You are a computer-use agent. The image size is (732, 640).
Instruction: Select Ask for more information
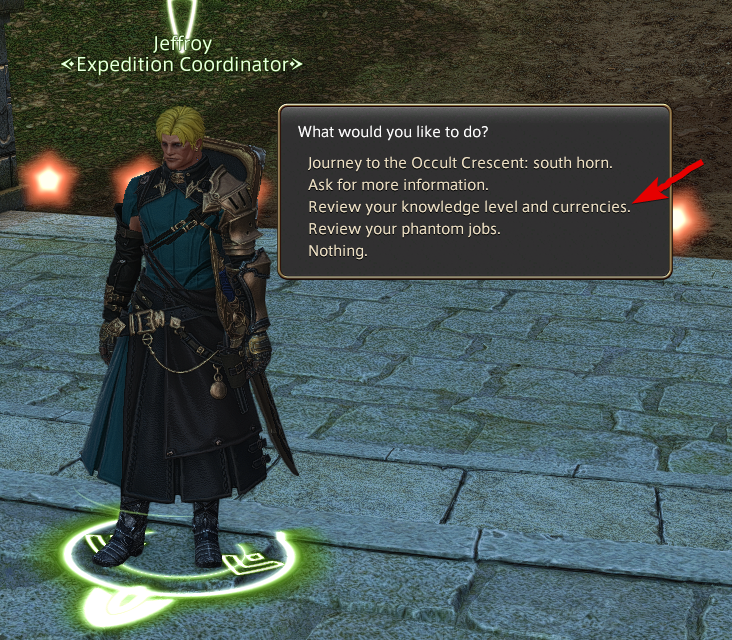[398, 185]
